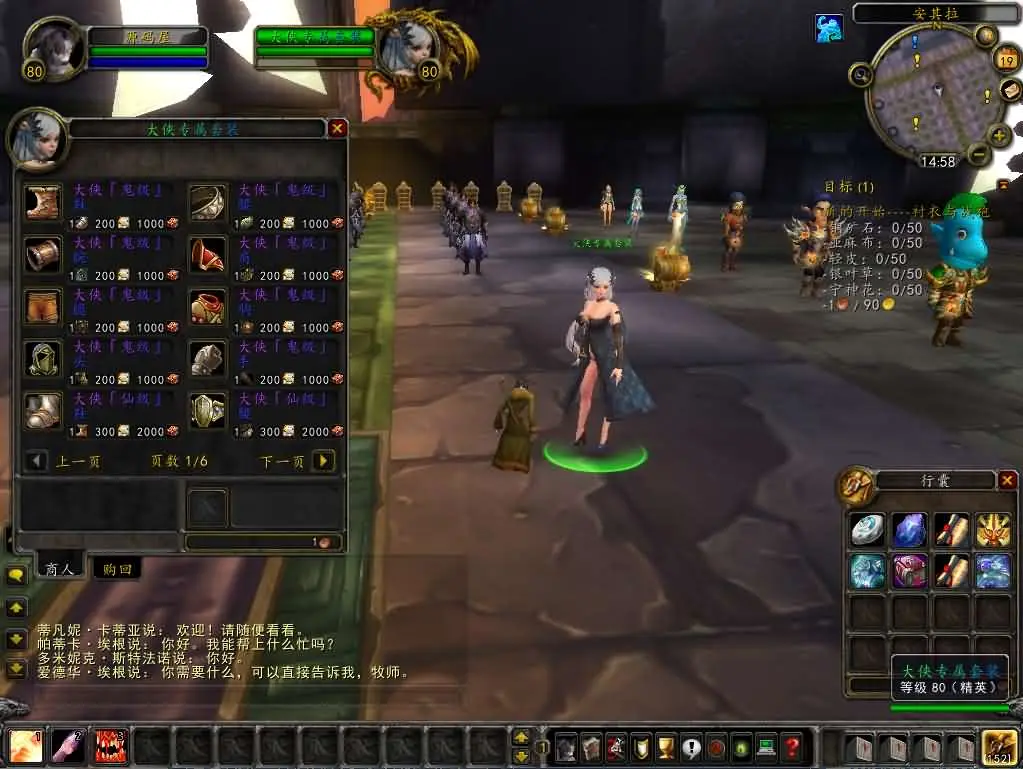1023x769 pixels.
Task: Use the first action bar ability
Action: (x=26, y=746)
